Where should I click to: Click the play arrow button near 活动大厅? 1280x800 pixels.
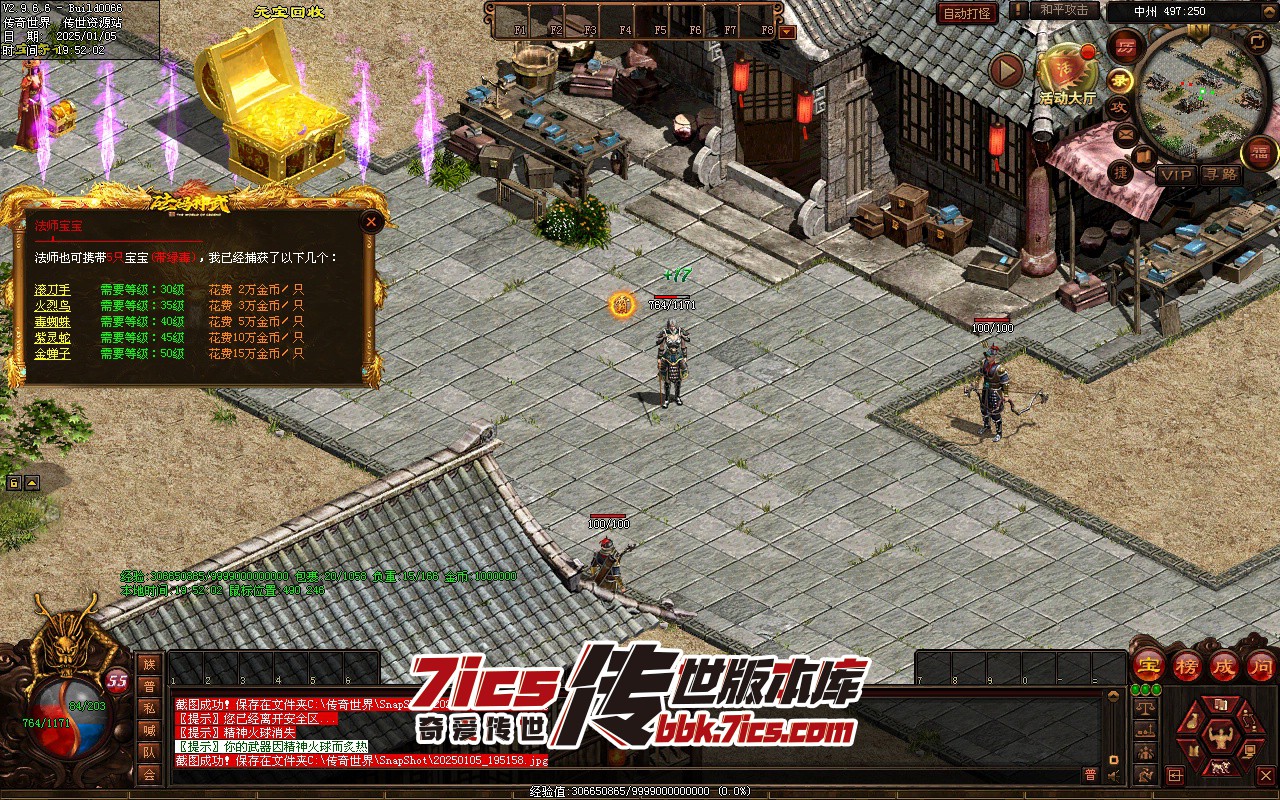pos(1006,71)
